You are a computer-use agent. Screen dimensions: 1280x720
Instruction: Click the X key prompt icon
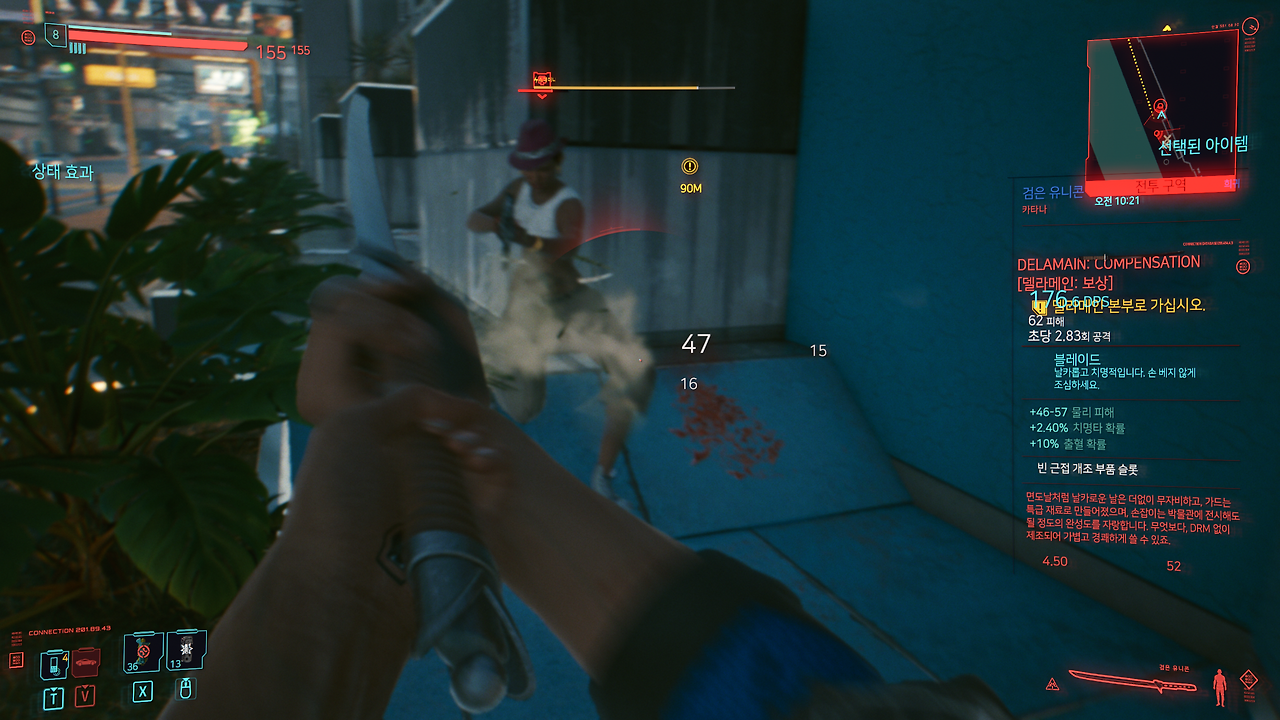click(x=143, y=692)
